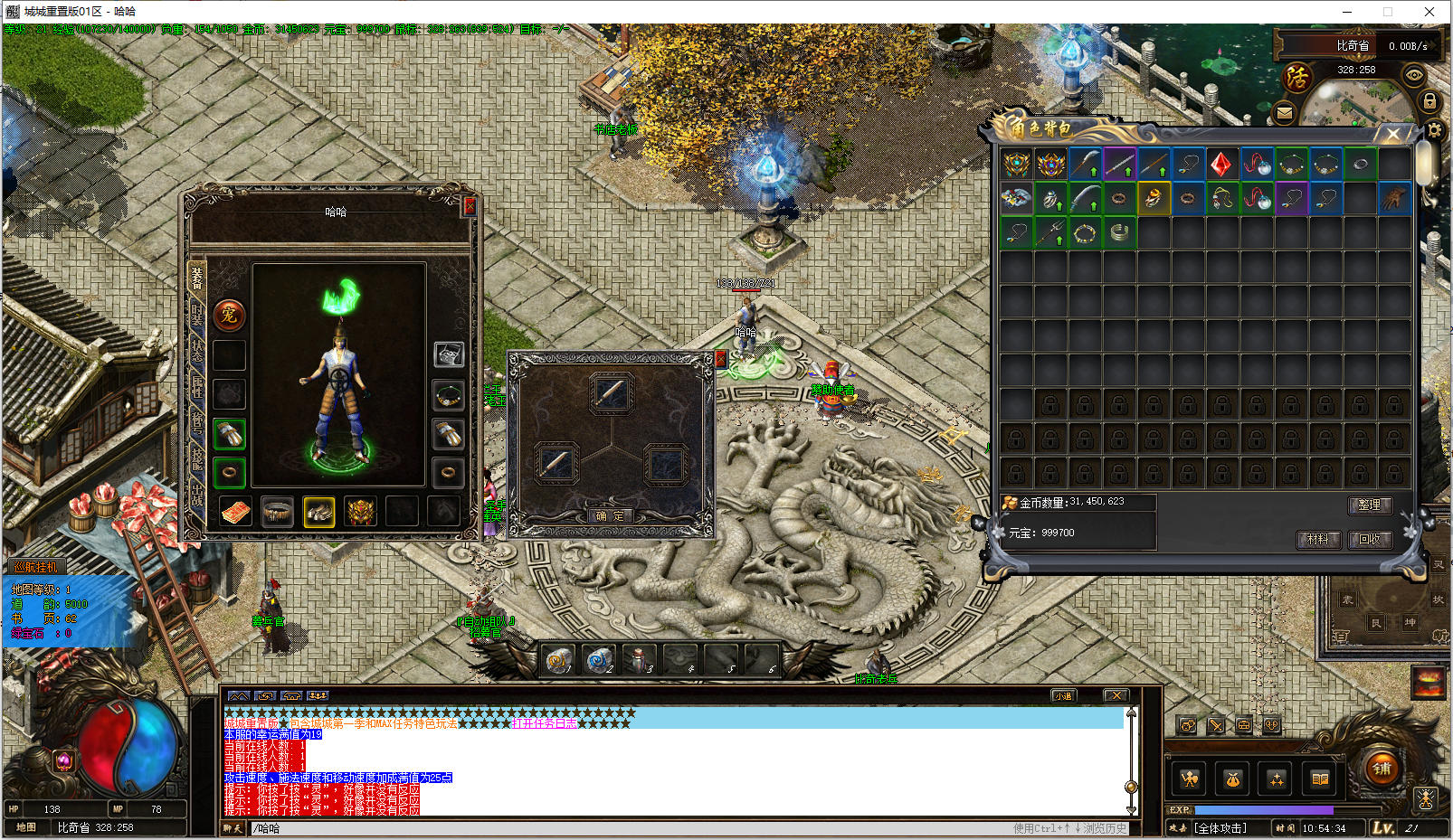The width and height of the screenshot is (1453, 840).
Task: Pick the trident weapon in the bag
Action: tap(1050, 233)
